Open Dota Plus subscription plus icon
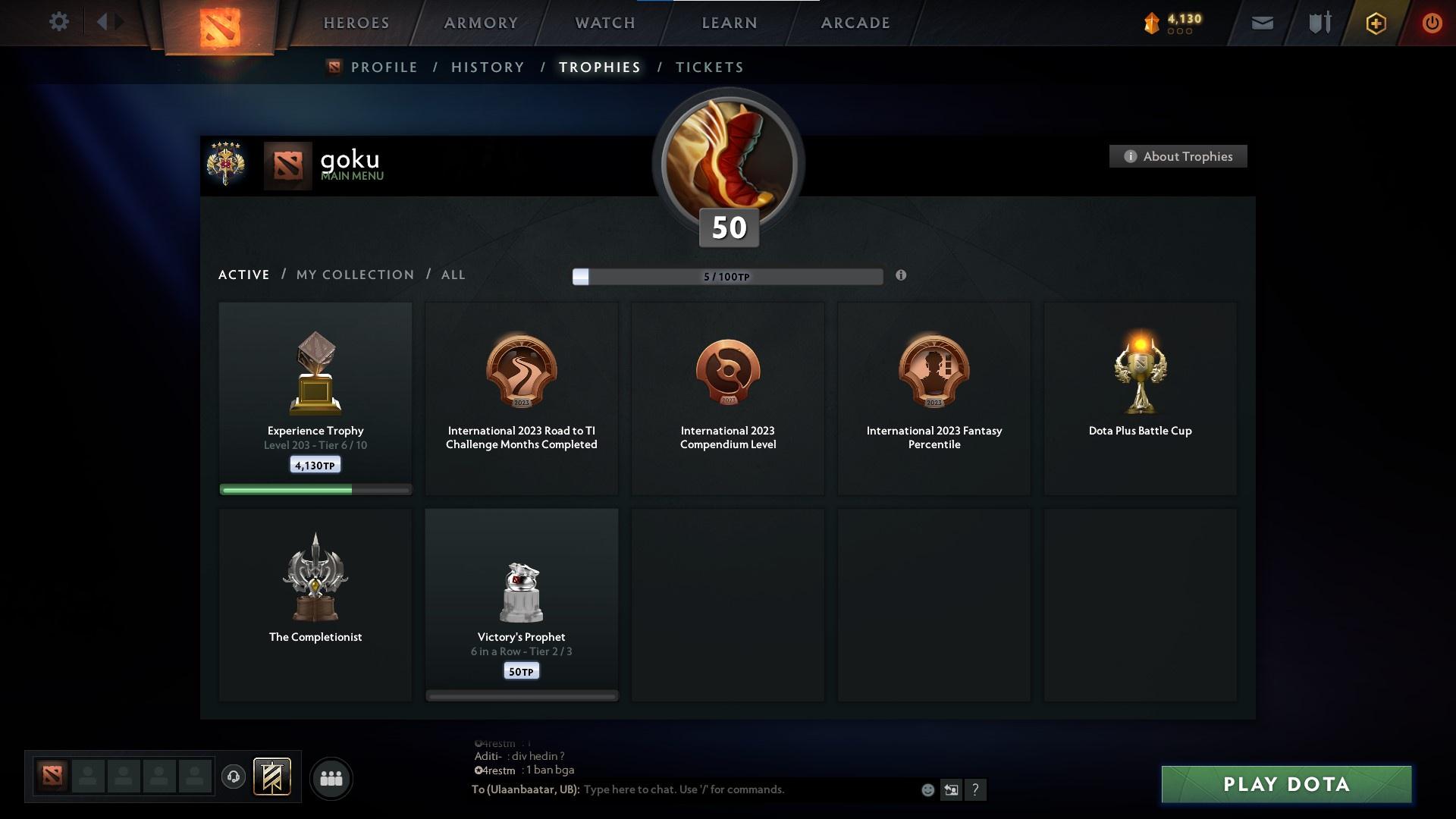Image resolution: width=1456 pixels, height=819 pixels. 1376,23
